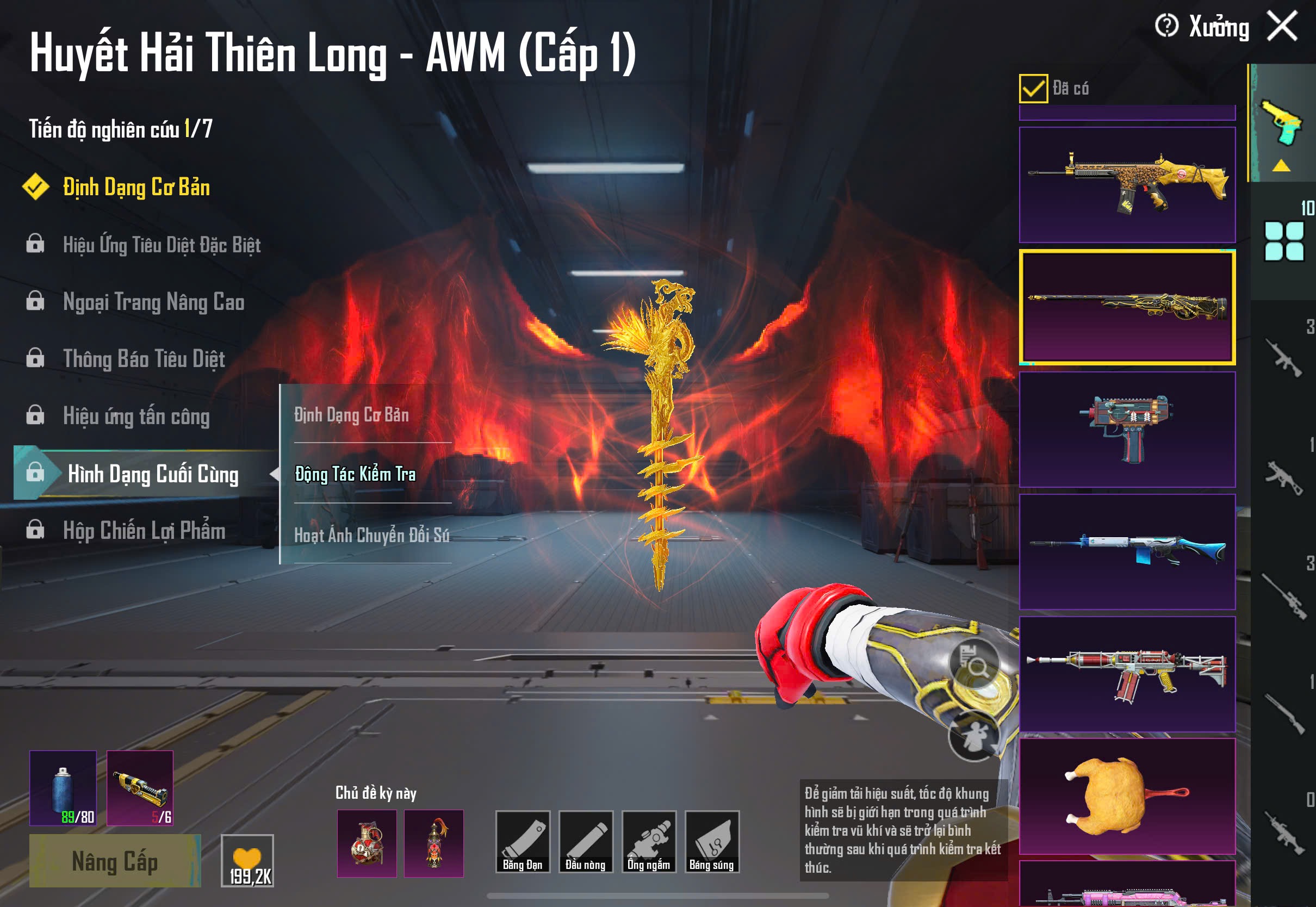Choose Hộp Chiến Lợi Phẩm stage
1316x907 pixels.
point(144,531)
